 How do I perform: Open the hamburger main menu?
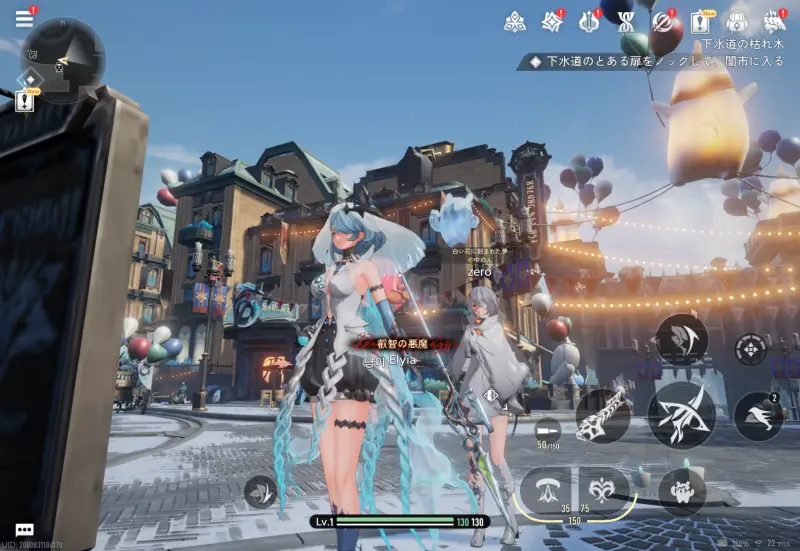[24, 19]
